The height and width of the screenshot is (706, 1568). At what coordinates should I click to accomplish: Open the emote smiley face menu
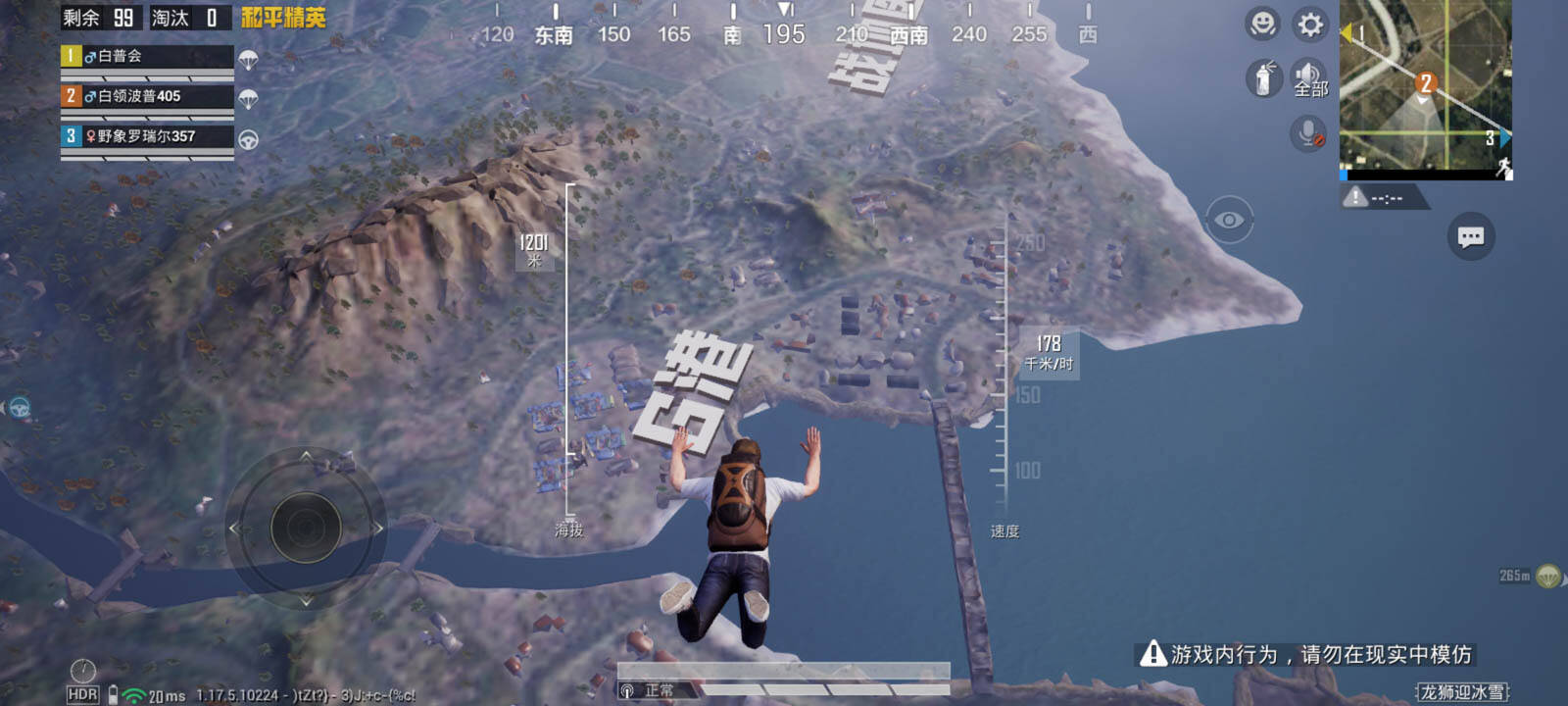click(x=1262, y=25)
